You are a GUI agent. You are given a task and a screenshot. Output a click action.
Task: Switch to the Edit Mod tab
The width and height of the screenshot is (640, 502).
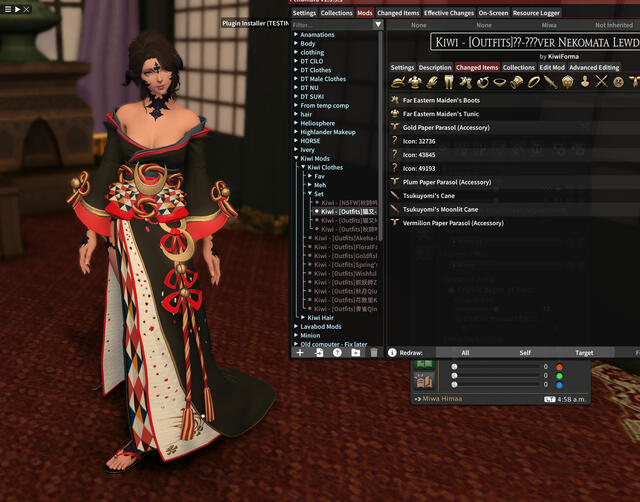pyautogui.click(x=552, y=68)
